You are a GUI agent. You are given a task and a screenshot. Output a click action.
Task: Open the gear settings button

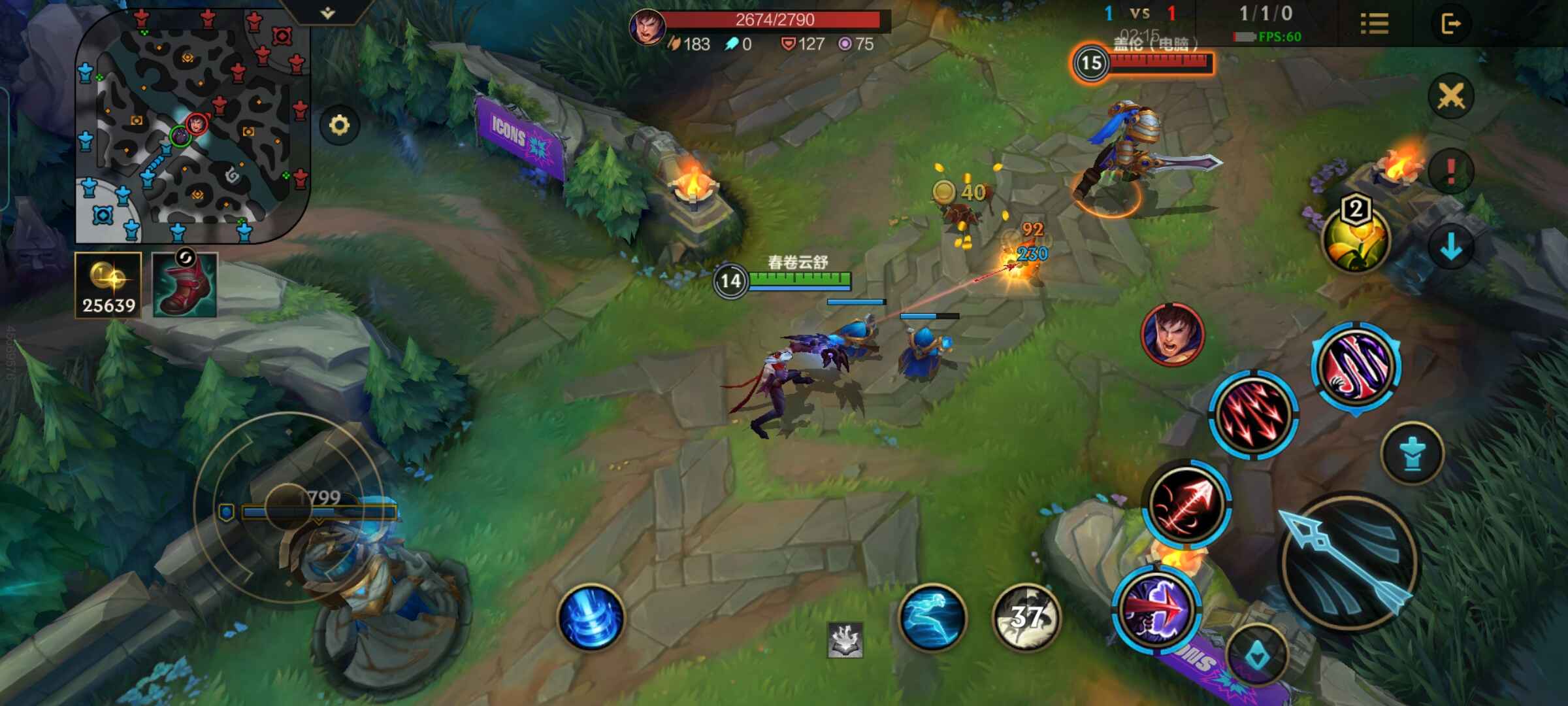click(x=339, y=125)
